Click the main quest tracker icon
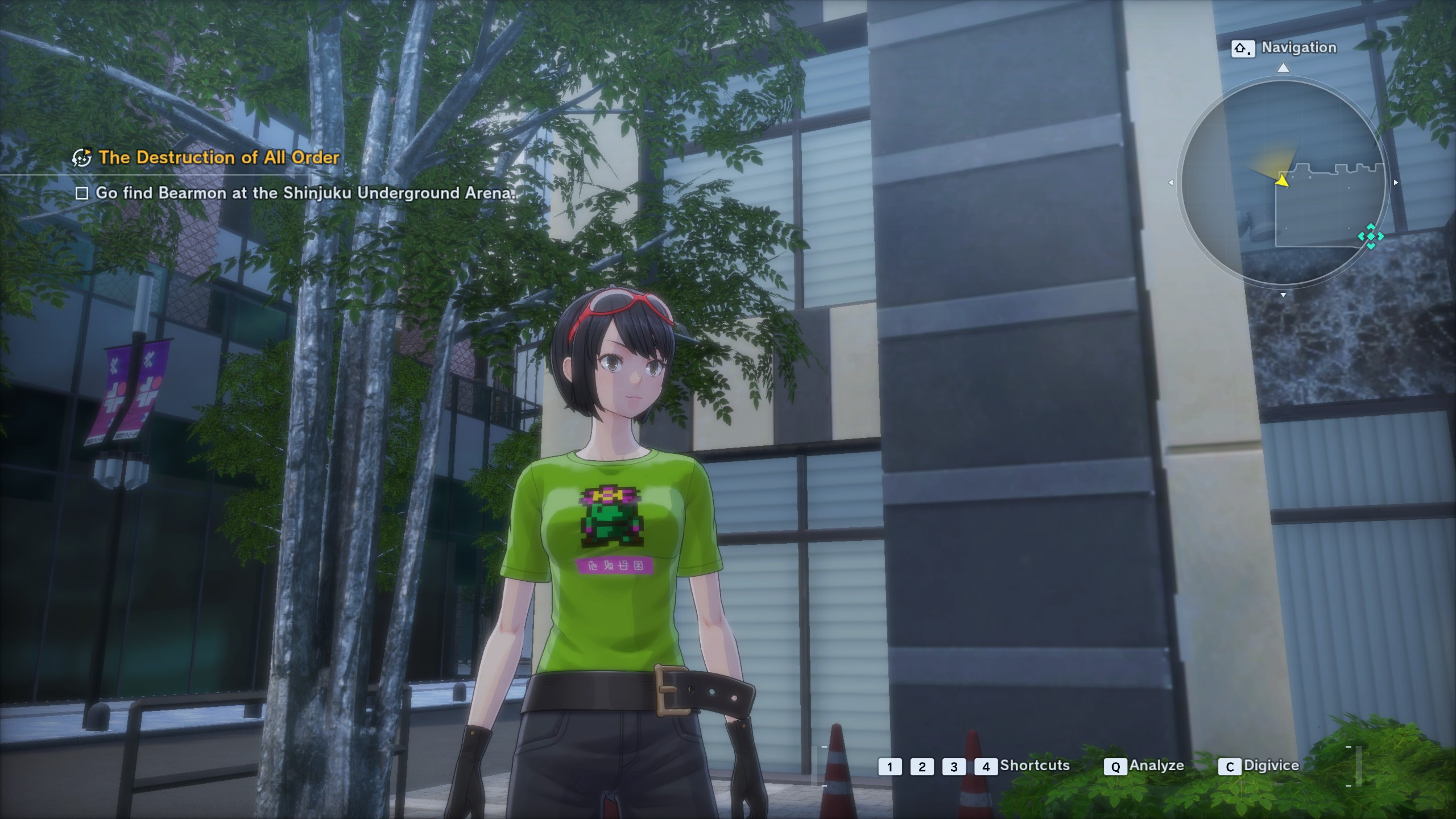The width and height of the screenshot is (1456, 819). (83, 158)
